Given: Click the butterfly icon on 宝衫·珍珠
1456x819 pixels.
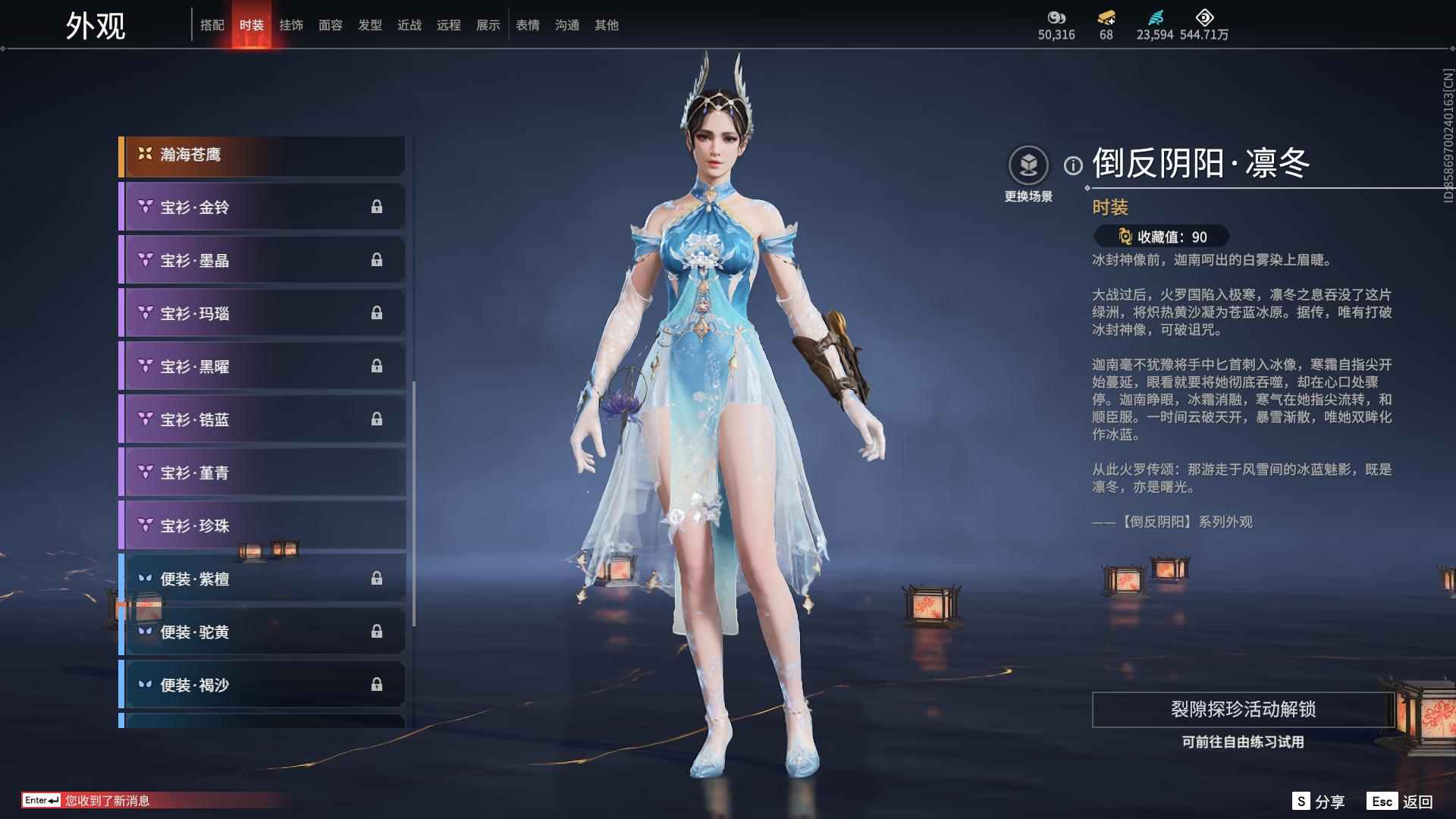Looking at the screenshot, I should pos(144,525).
